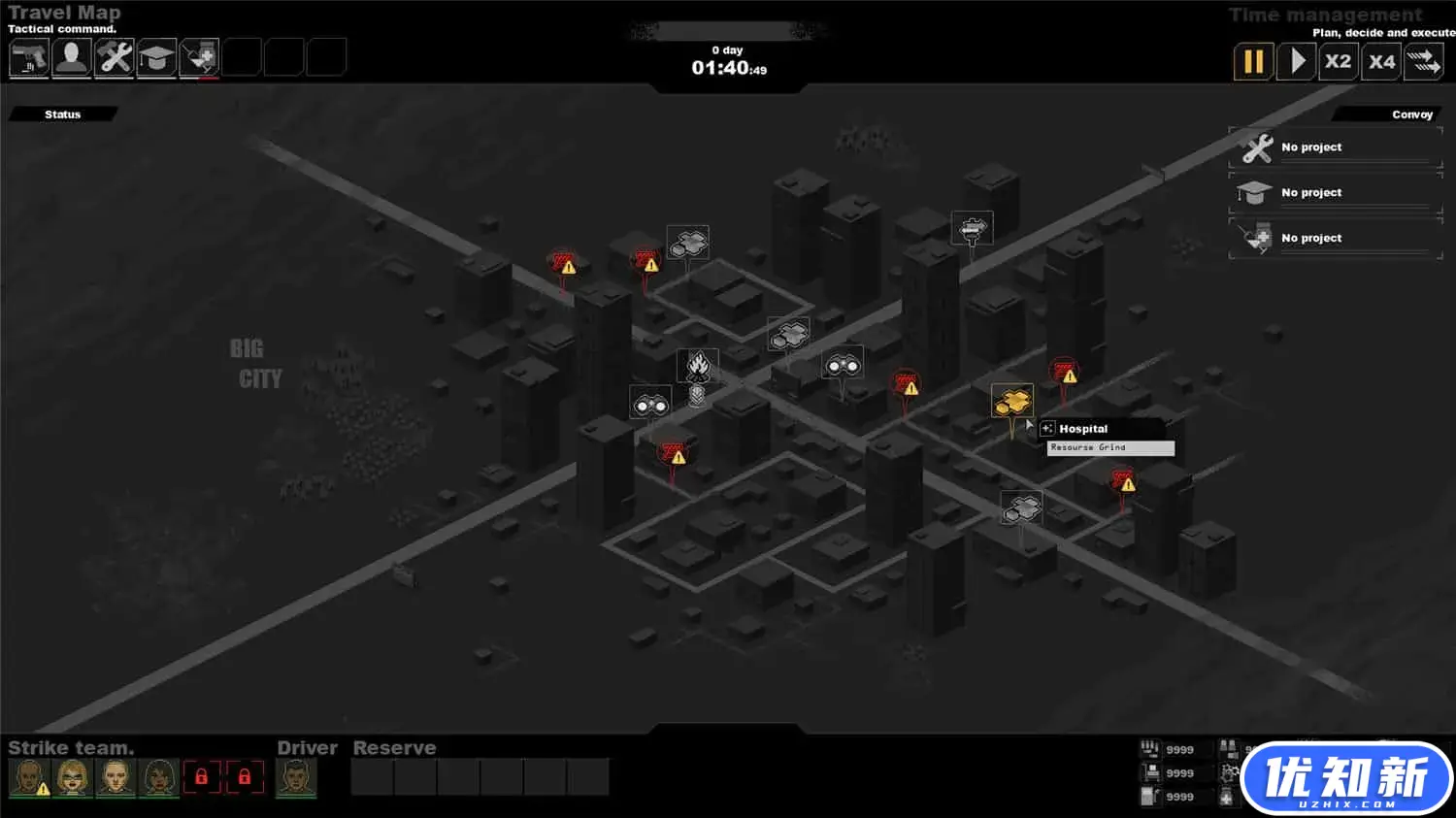
Task: Switch to the Convoy tab
Action: [1412, 114]
